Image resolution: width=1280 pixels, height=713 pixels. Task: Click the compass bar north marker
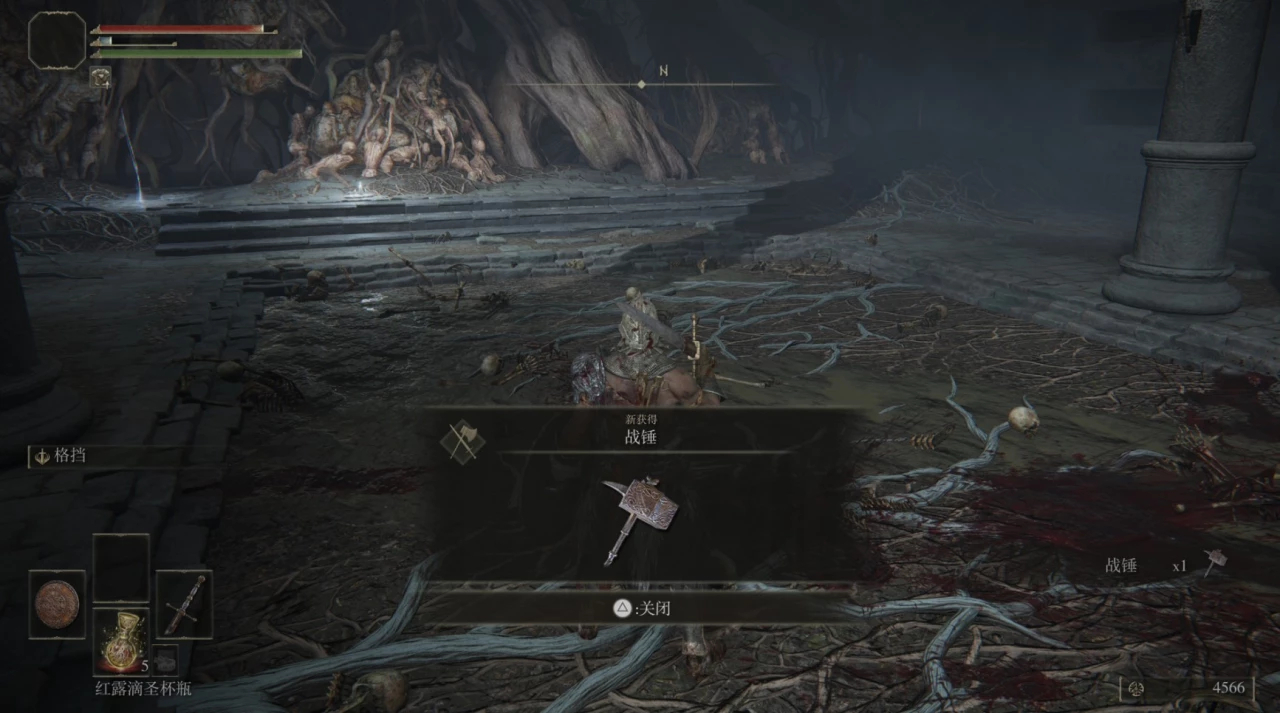(x=663, y=72)
